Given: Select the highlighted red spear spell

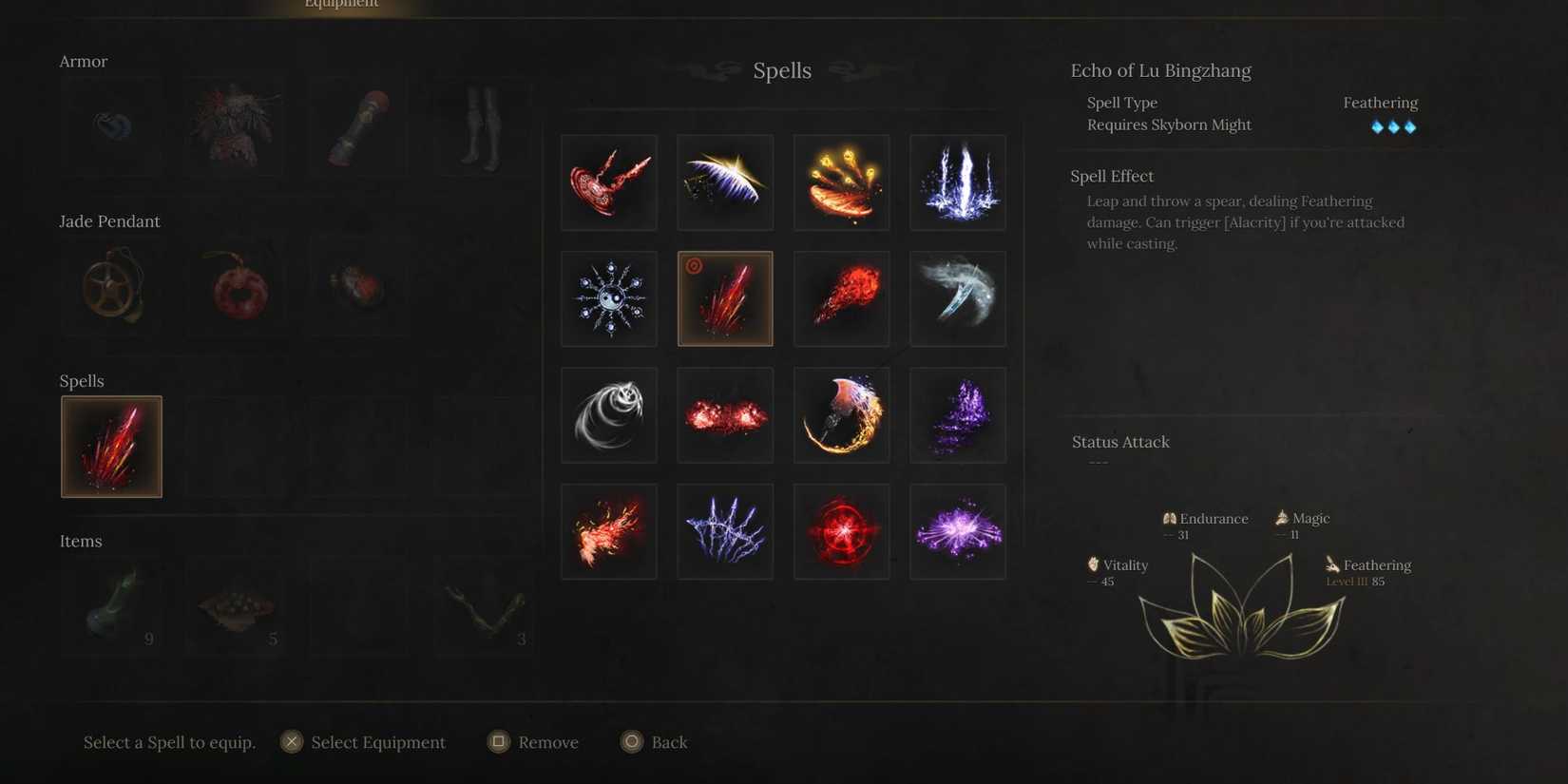Looking at the screenshot, I should pos(725,298).
